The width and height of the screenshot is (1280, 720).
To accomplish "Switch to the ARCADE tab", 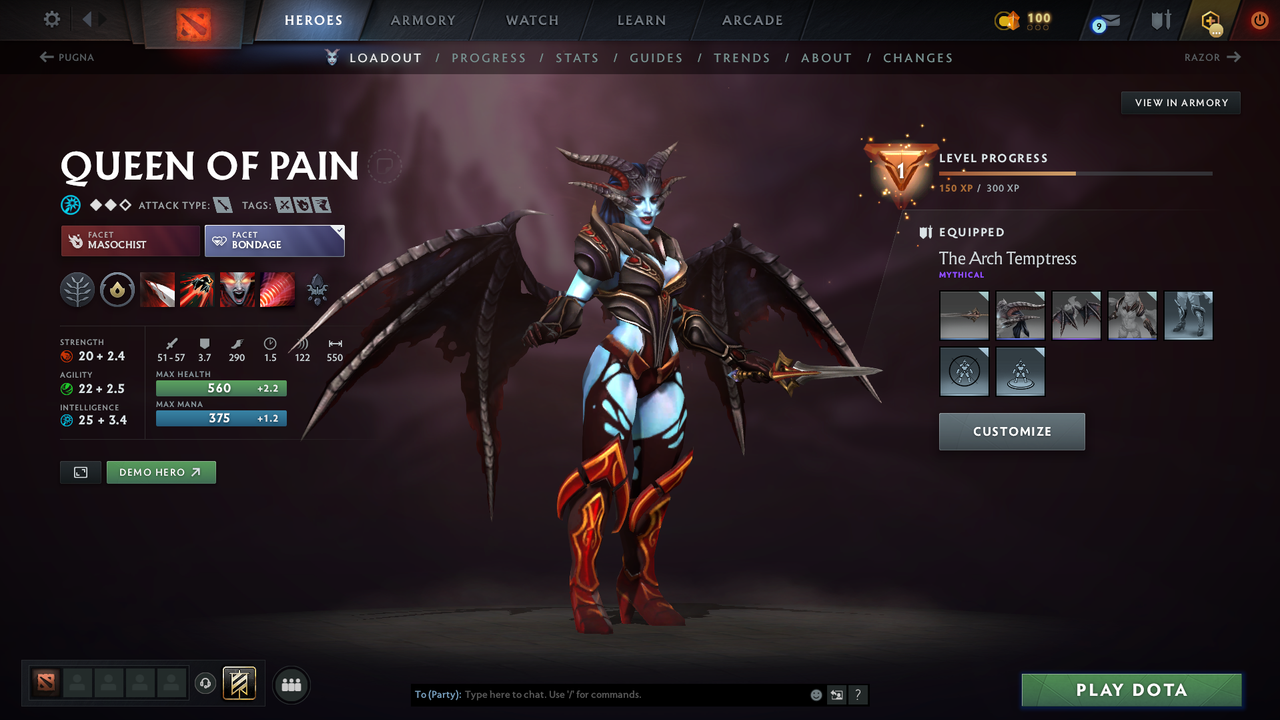I will click(x=751, y=20).
